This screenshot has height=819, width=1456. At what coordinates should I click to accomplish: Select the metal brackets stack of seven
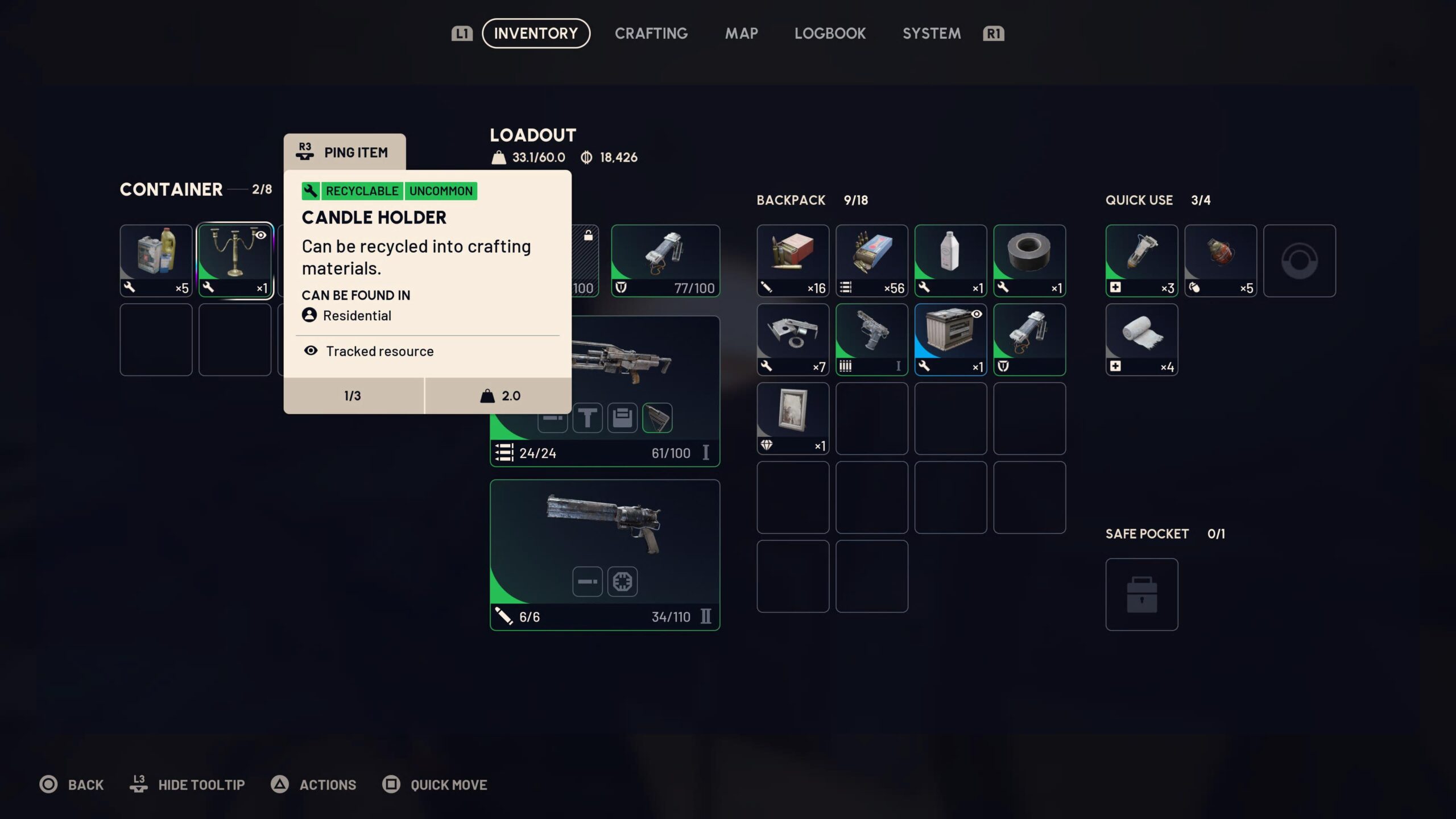coord(792,339)
